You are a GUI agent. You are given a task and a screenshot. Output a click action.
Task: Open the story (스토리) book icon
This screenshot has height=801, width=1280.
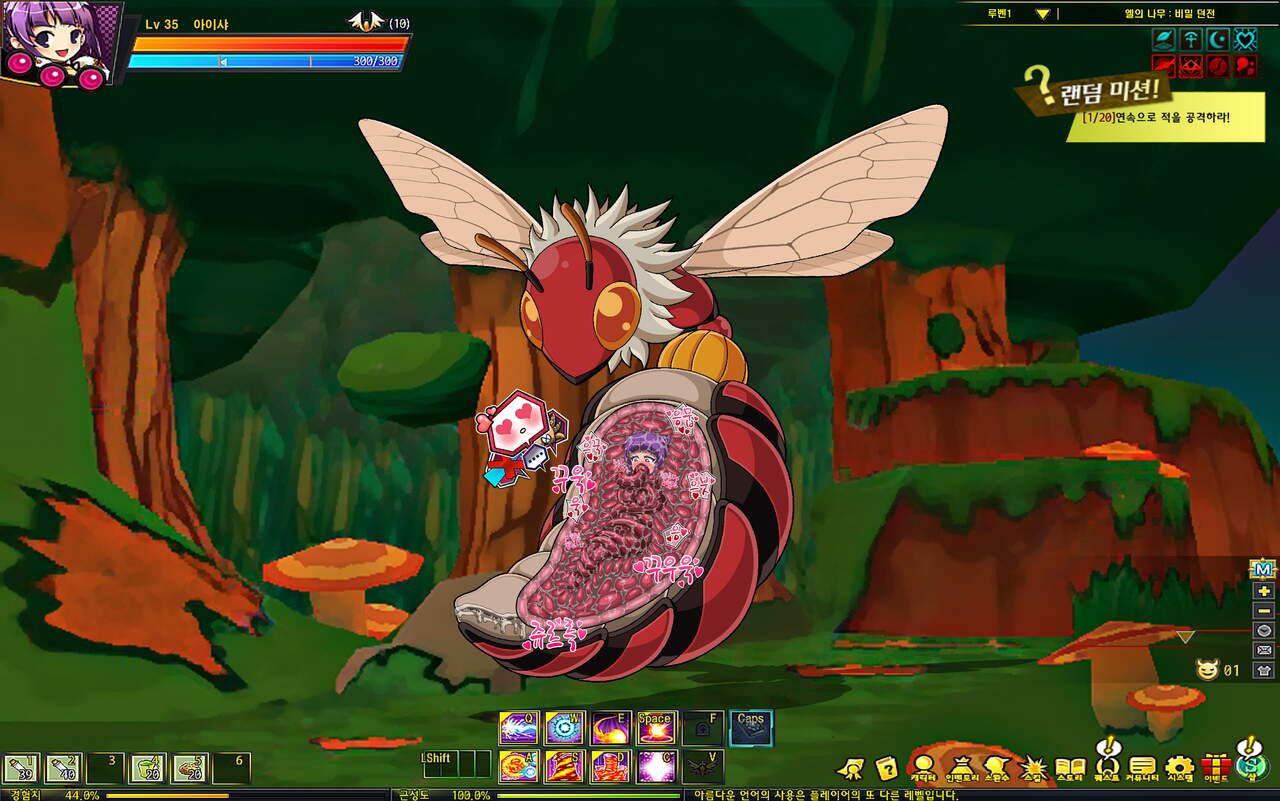(x=1070, y=768)
